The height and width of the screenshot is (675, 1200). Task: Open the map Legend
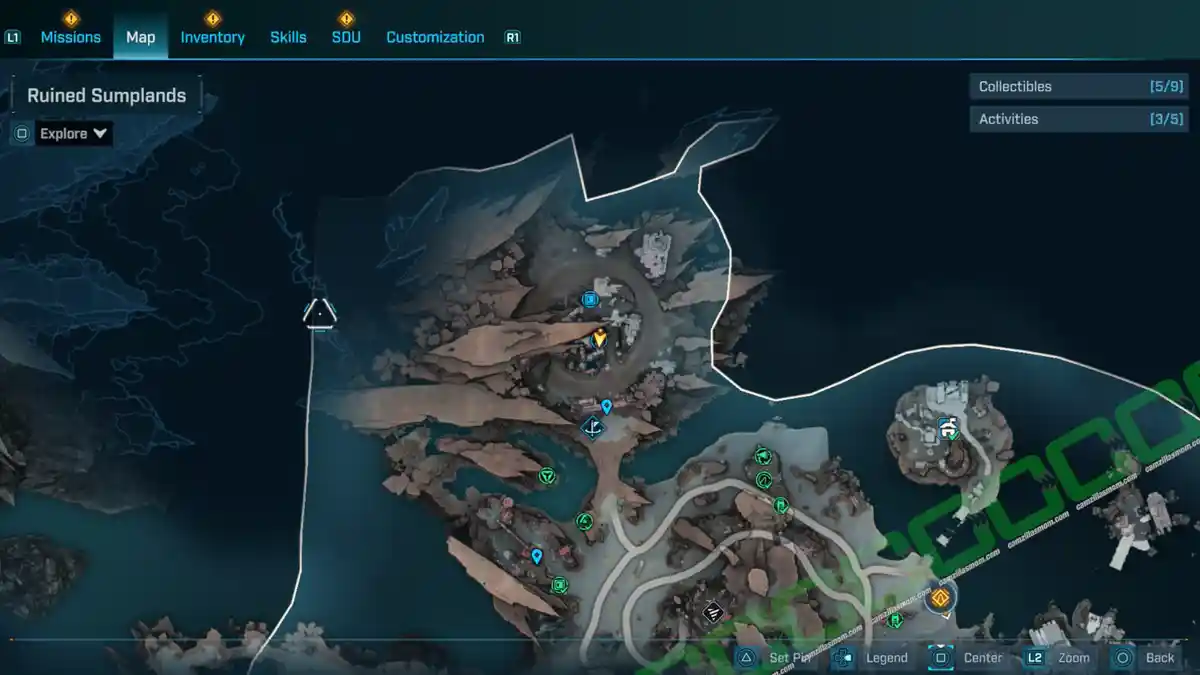pos(874,657)
